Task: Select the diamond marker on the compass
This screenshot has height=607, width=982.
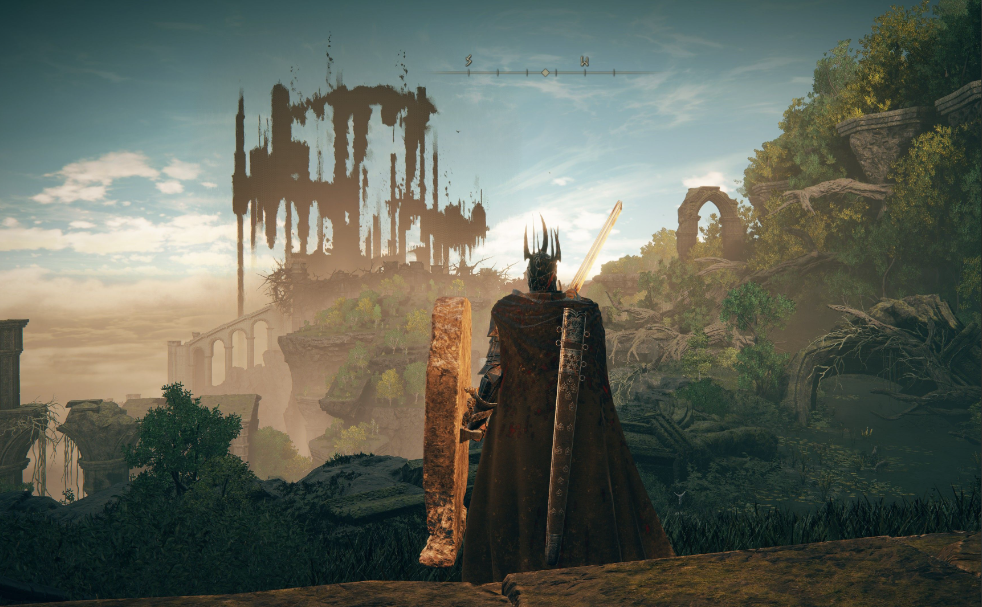Action: [x=545, y=72]
